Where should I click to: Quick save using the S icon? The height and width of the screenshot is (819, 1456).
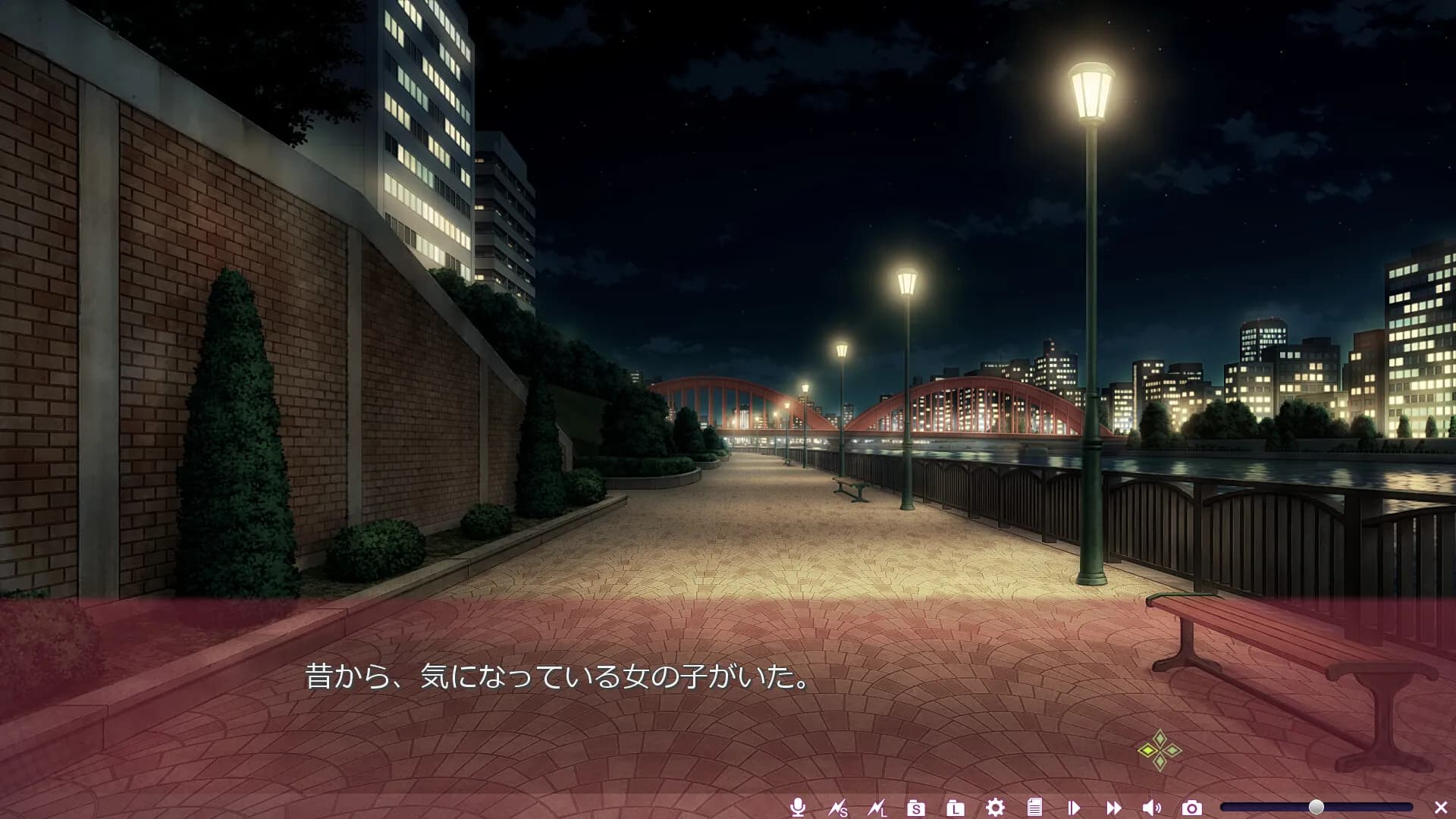pyautogui.click(x=918, y=809)
